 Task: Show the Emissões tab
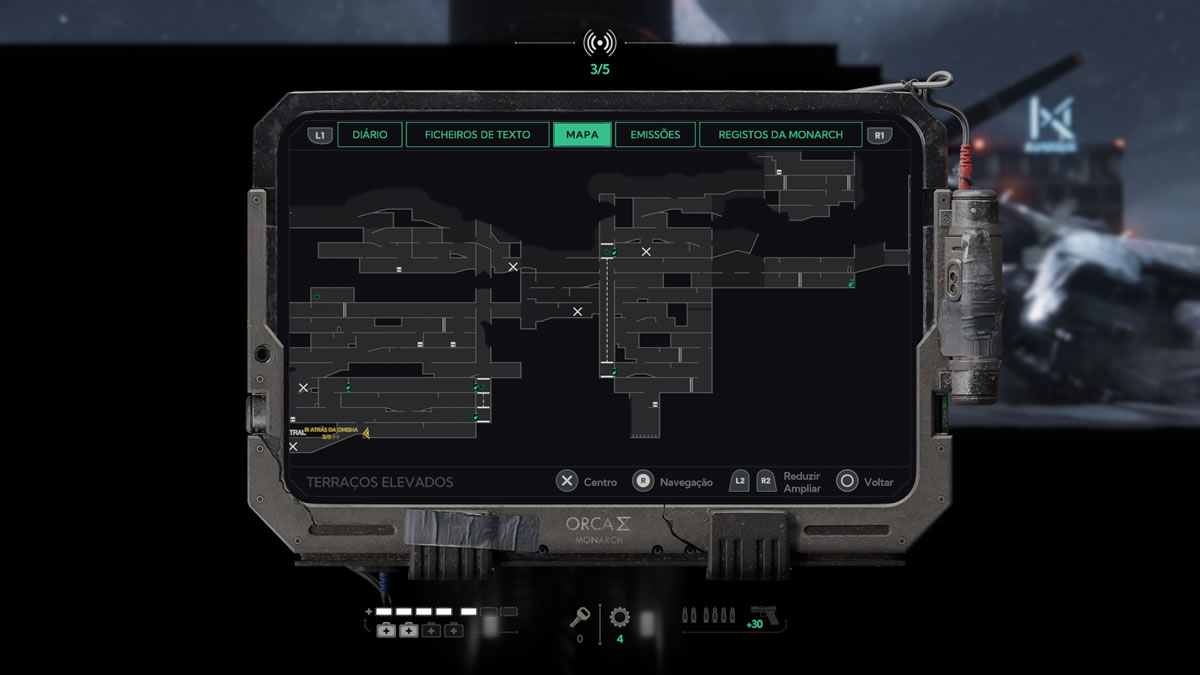pos(655,135)
